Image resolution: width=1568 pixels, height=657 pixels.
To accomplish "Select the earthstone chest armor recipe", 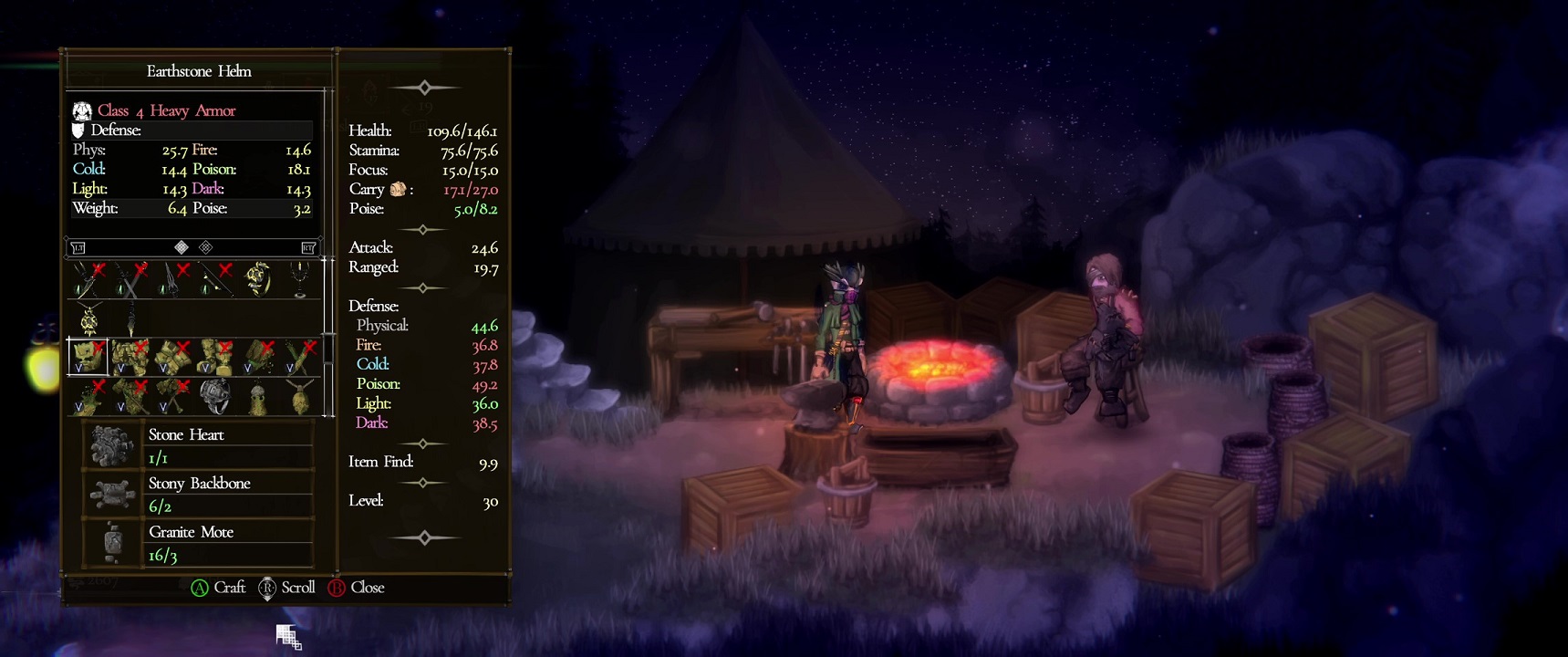I will pos(130,356).
